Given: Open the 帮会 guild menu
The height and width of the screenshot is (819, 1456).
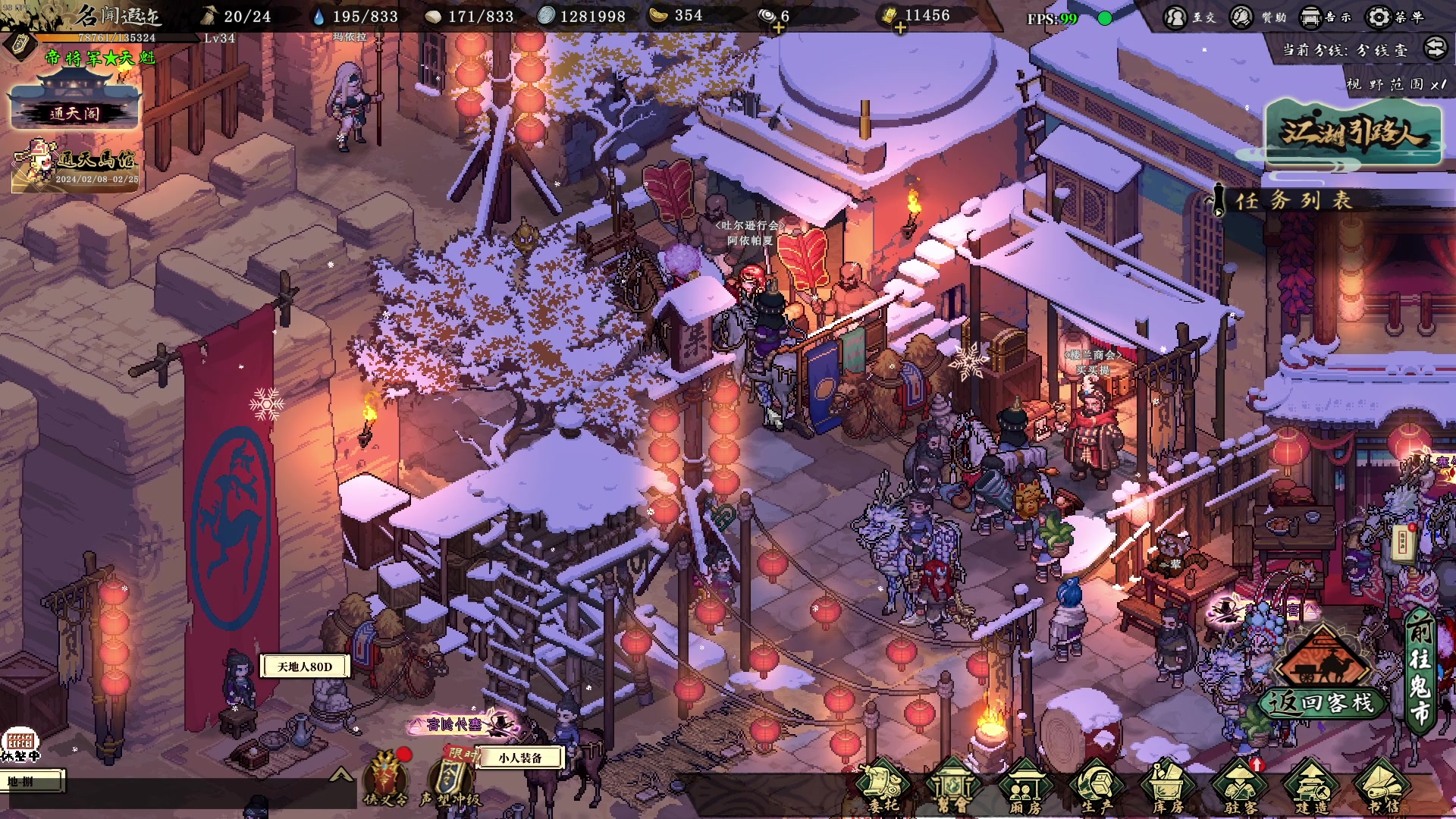Looking at the screenshot, I should pos(952,786).
